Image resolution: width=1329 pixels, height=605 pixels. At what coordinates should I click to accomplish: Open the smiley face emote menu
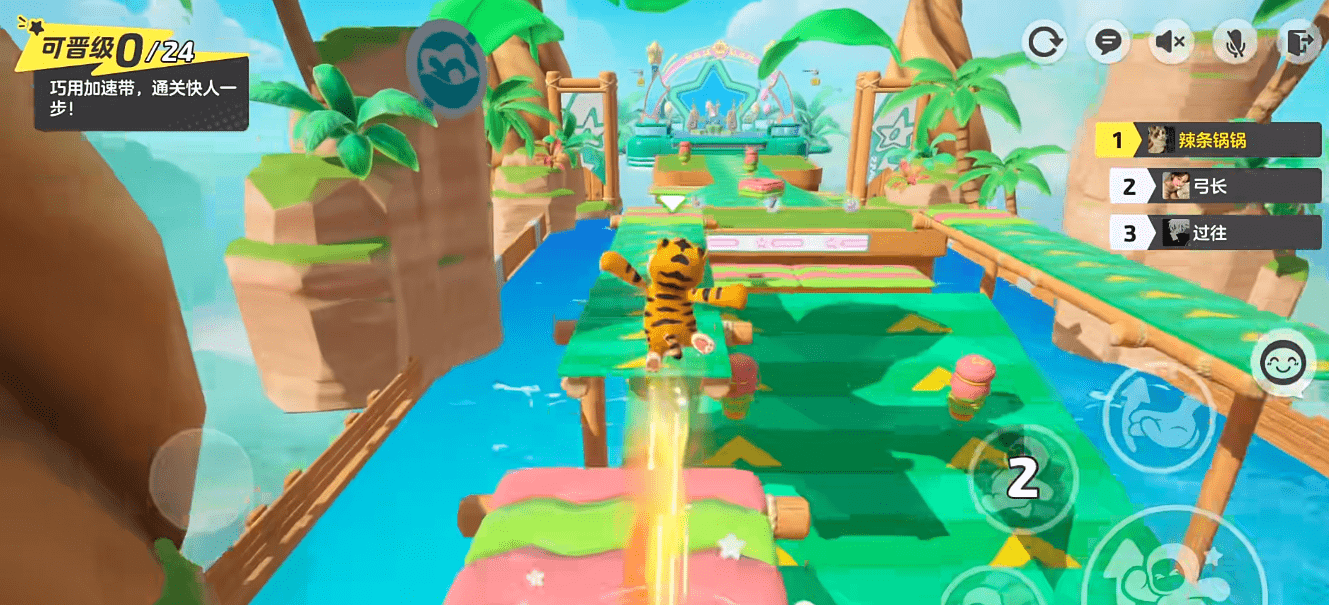click(x=1283, y=364)
